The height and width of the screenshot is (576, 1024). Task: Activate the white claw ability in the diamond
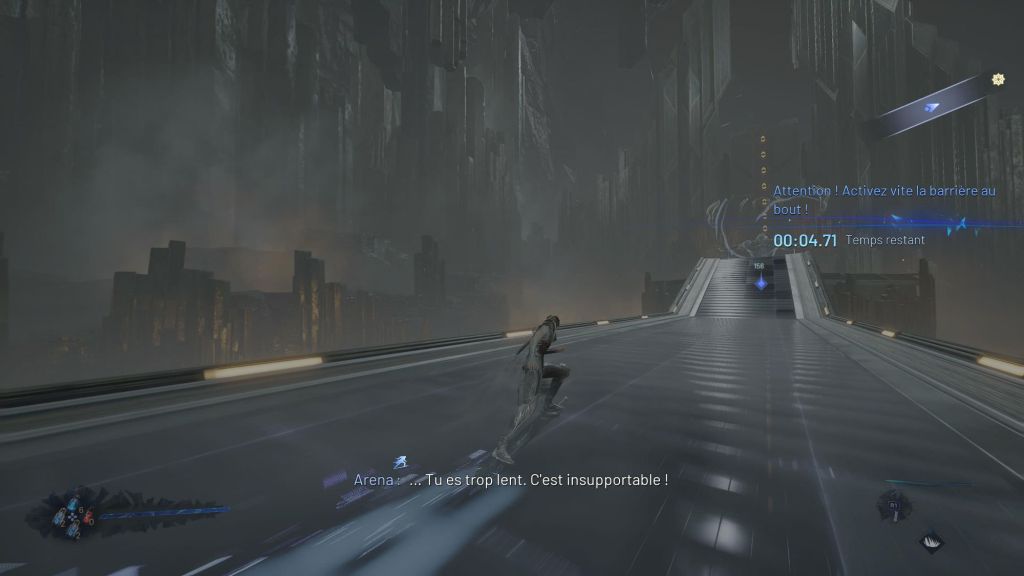pyautogui.click(x=931, y=541)
